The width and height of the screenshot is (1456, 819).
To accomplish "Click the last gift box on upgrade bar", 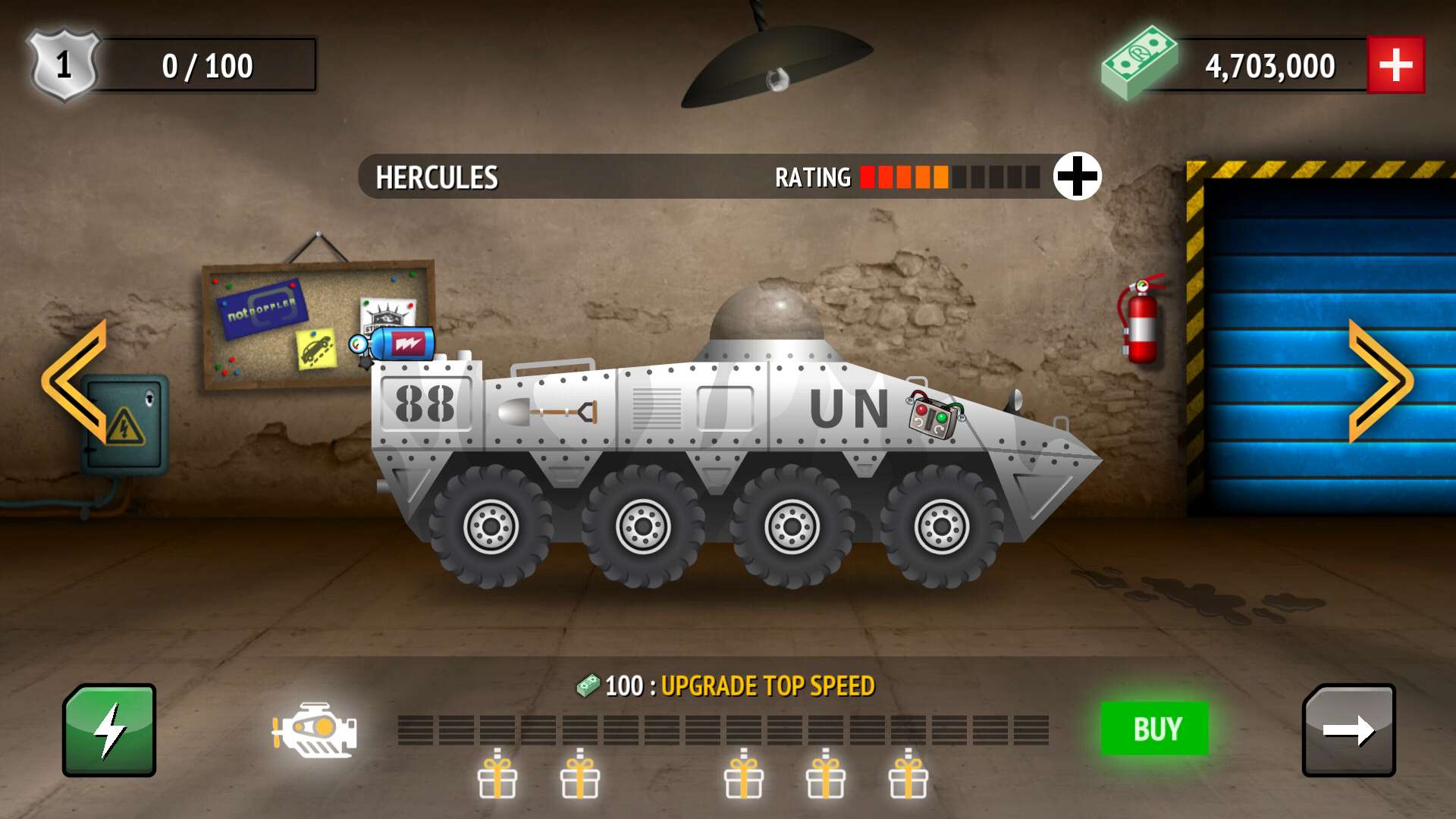I will point(908,776).
